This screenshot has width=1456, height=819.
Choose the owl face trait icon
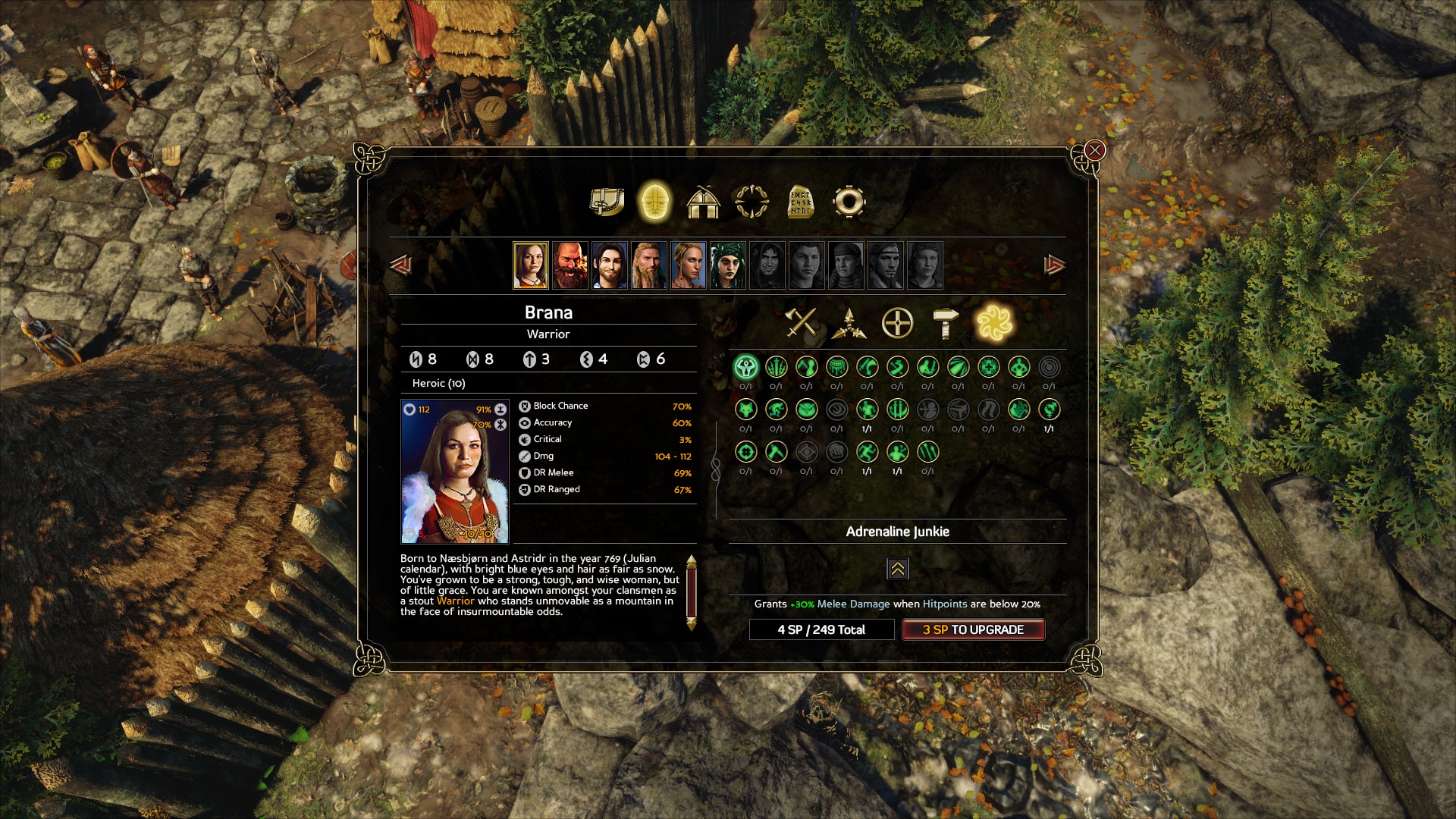[806, 410]
